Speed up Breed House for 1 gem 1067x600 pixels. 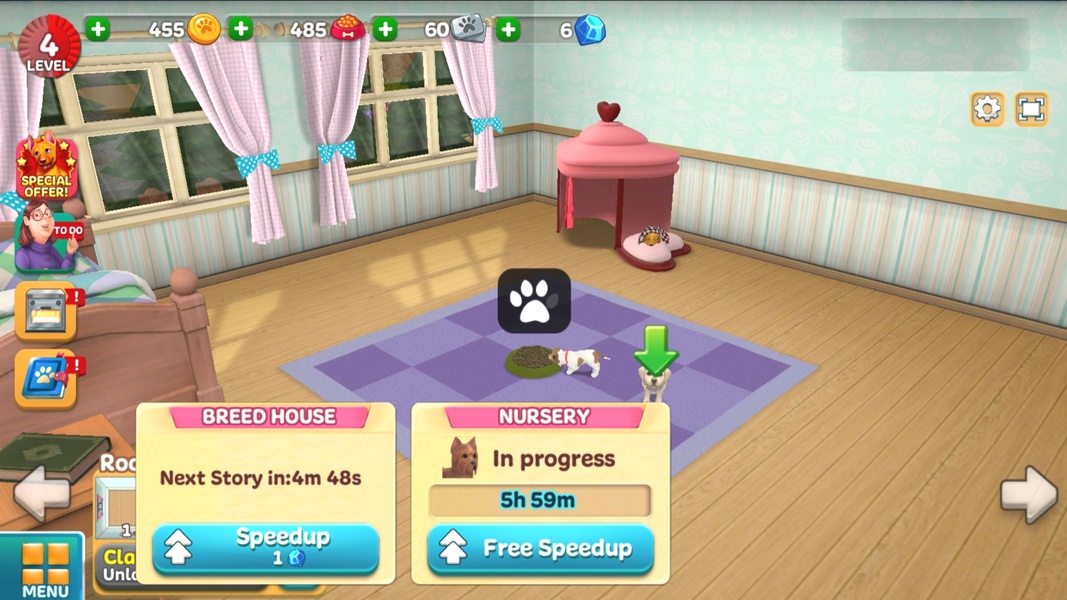point(266,548)
